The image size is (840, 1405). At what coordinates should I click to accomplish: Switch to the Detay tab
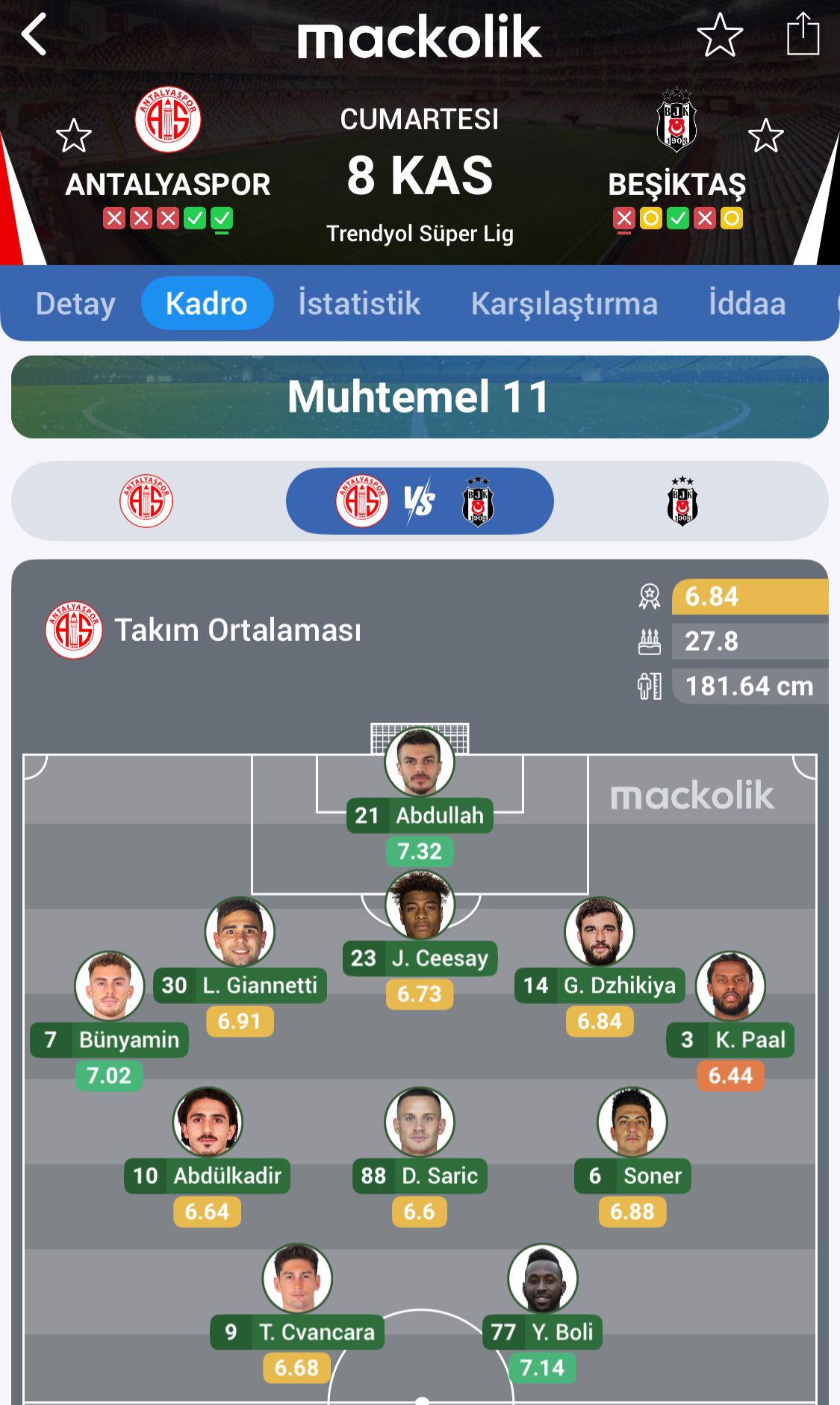coord(75,304)
